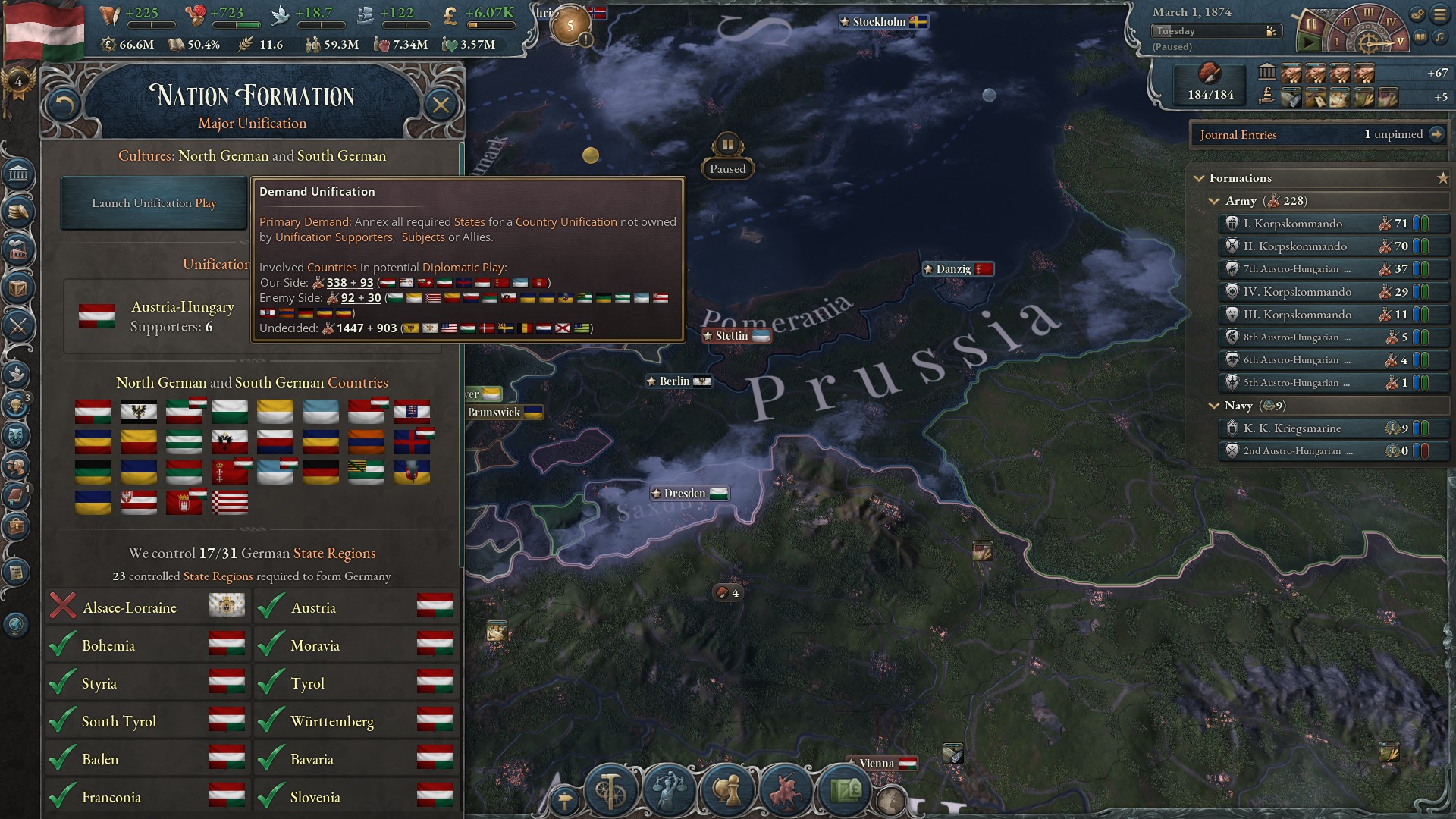Switch to game speed level V
The width and height of the screenshot is (1456, 819).
[x=1401, y=42]
